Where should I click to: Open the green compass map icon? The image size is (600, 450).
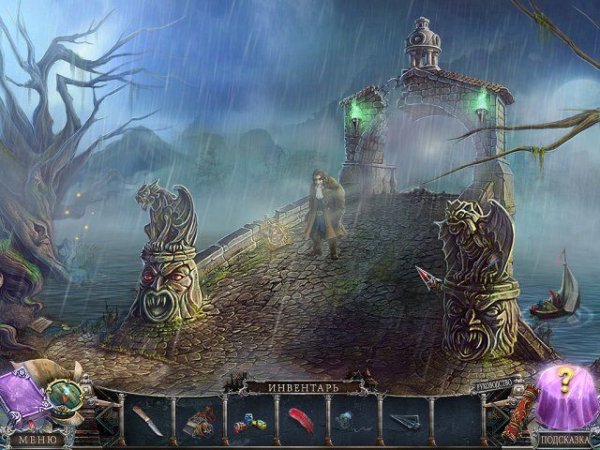coord(68,396)
